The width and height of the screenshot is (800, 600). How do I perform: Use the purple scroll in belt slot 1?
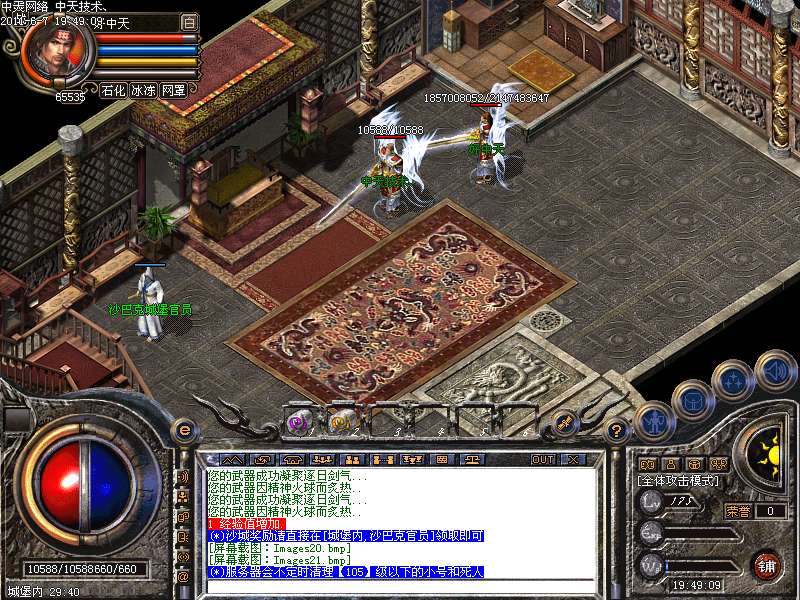click(x=297, y=422)
